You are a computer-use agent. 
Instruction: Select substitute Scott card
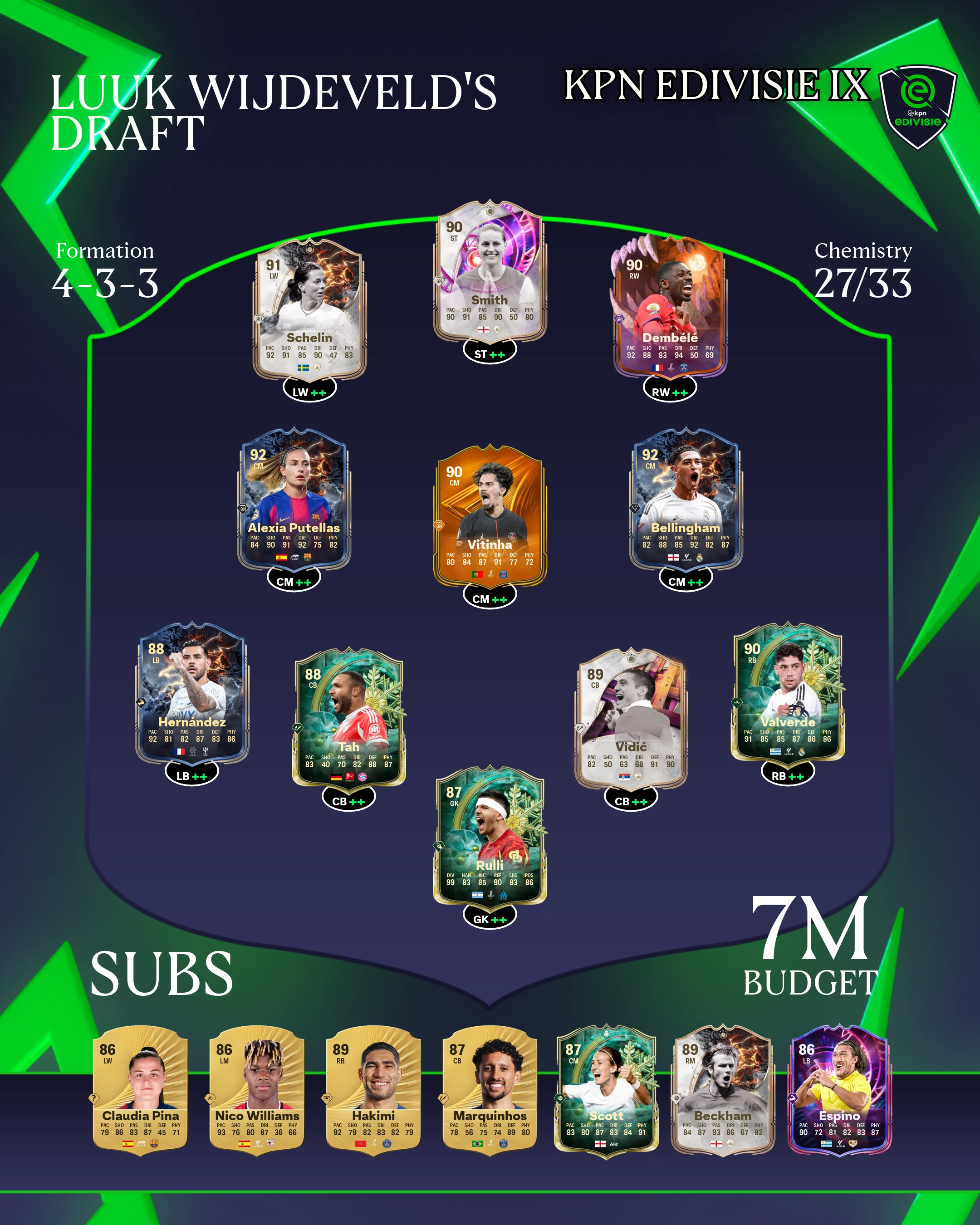point(606,1090)
